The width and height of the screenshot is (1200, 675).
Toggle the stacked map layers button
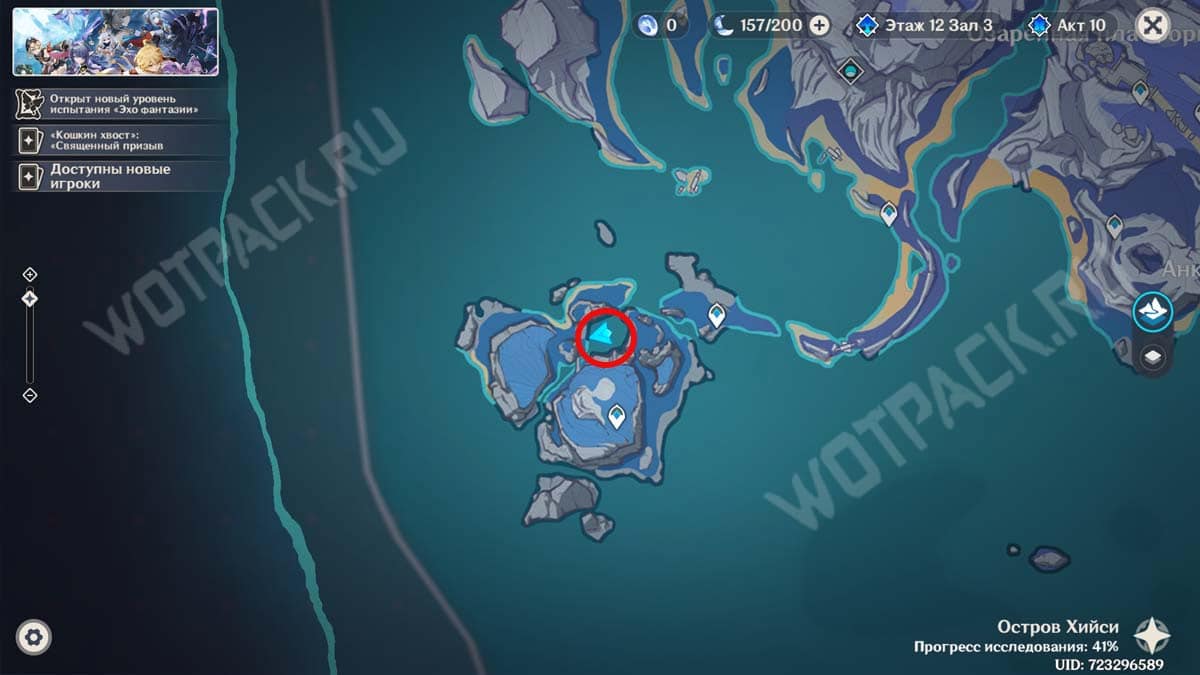pos(1152,357)
